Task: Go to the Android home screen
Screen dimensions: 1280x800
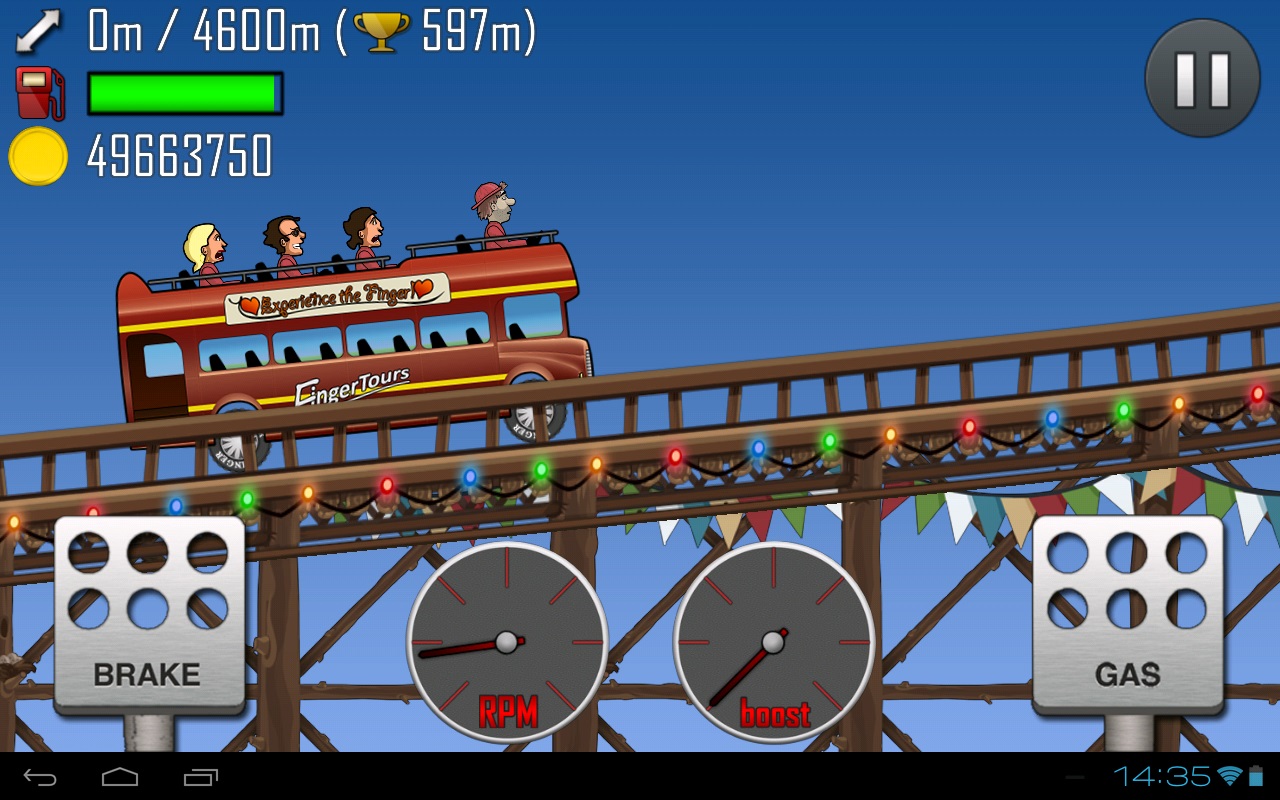Action: tap(120, 776)
